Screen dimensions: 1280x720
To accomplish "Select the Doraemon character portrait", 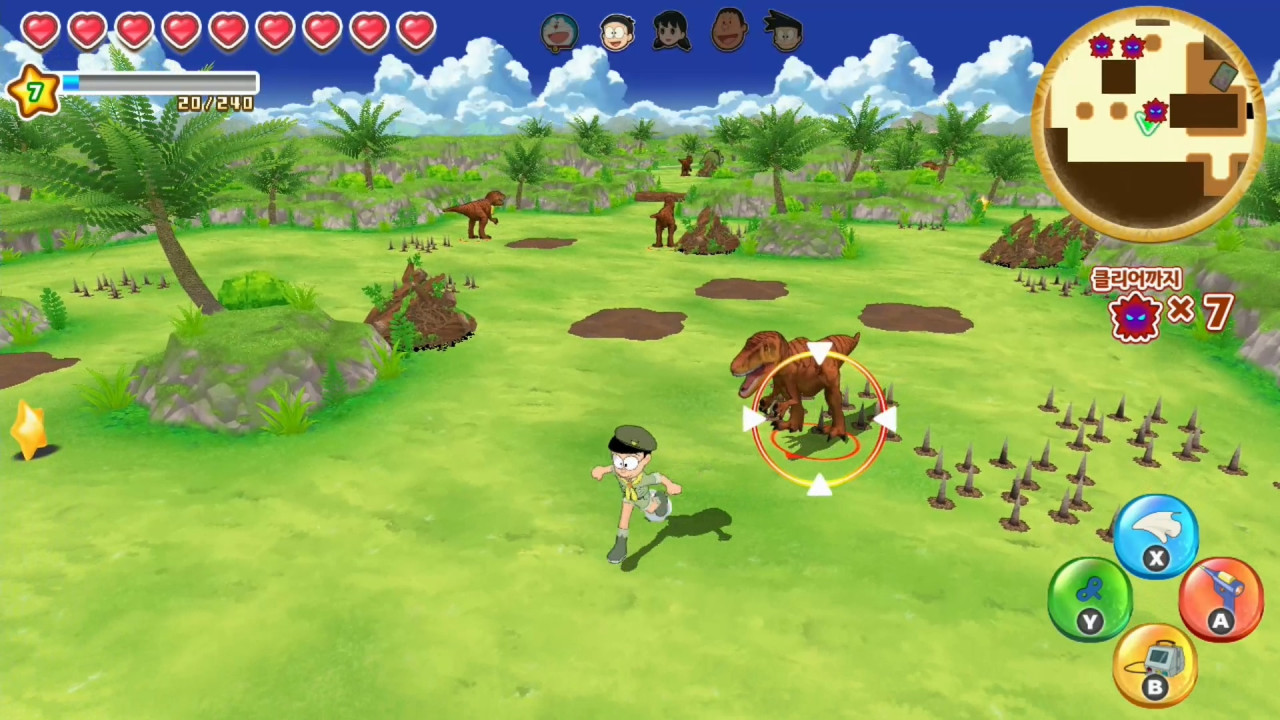I will pos(559,32).
